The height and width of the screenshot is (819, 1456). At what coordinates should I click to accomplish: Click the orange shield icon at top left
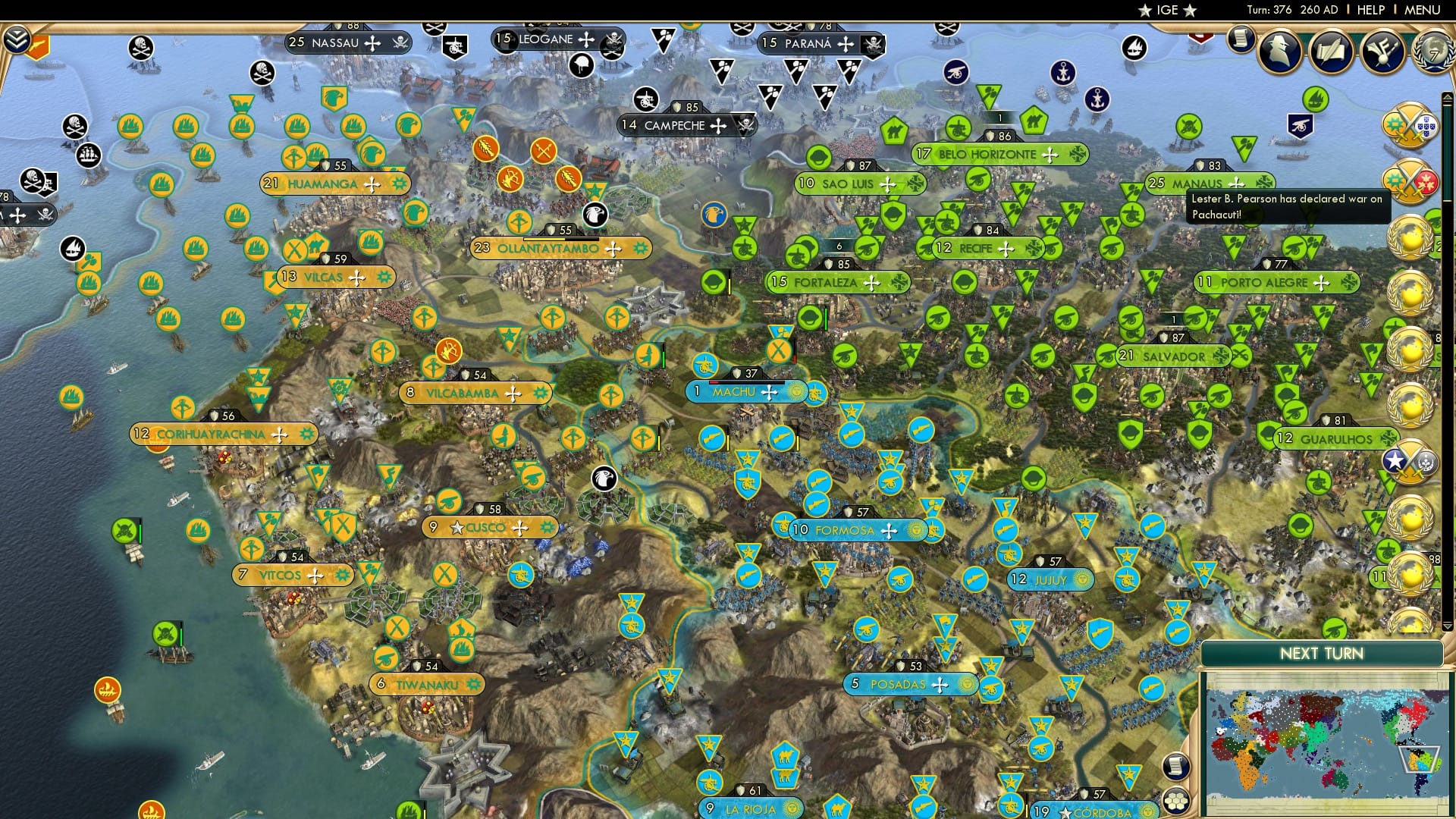tap(42, 45)
